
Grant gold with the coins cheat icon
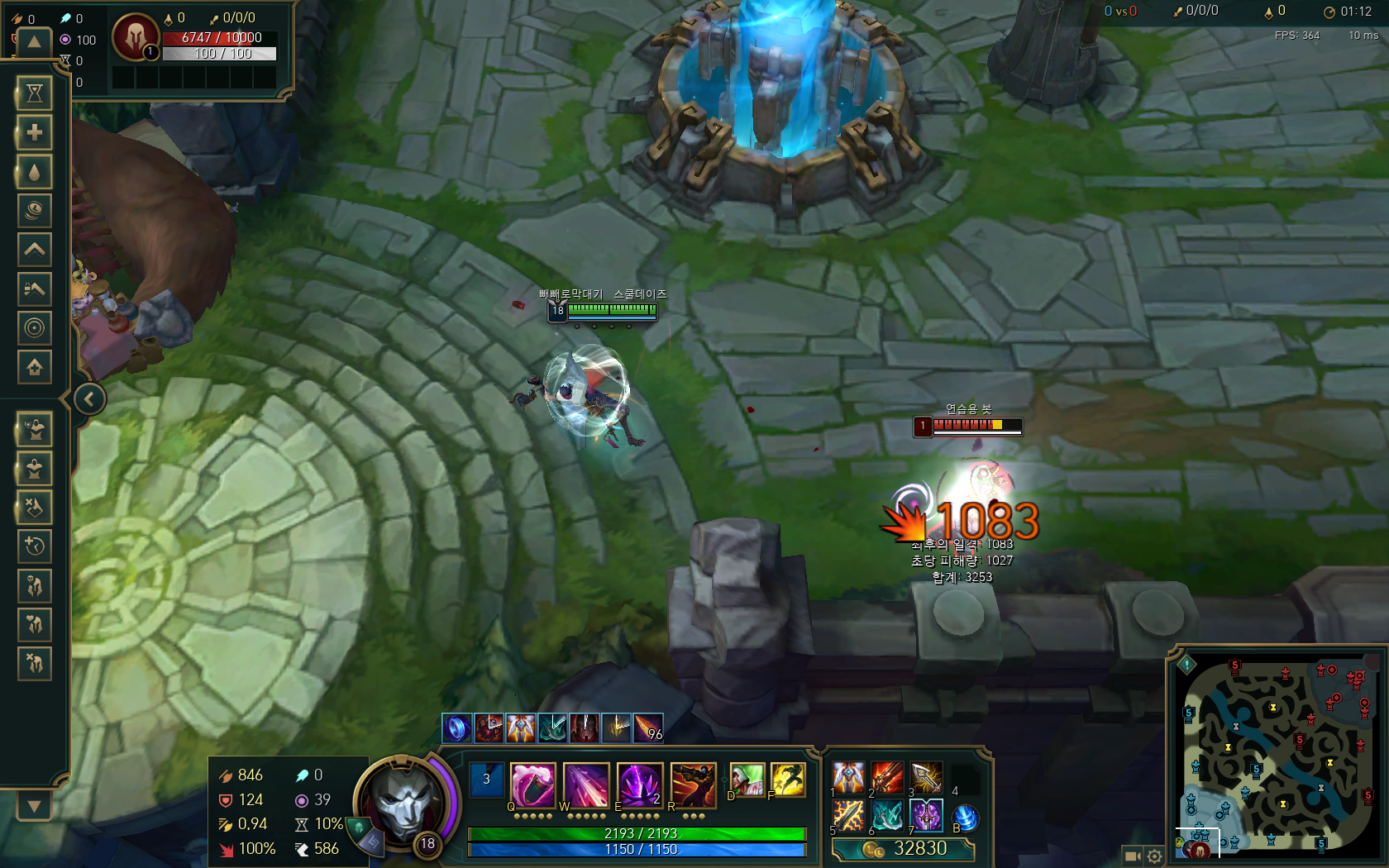[x=34, y=210]
